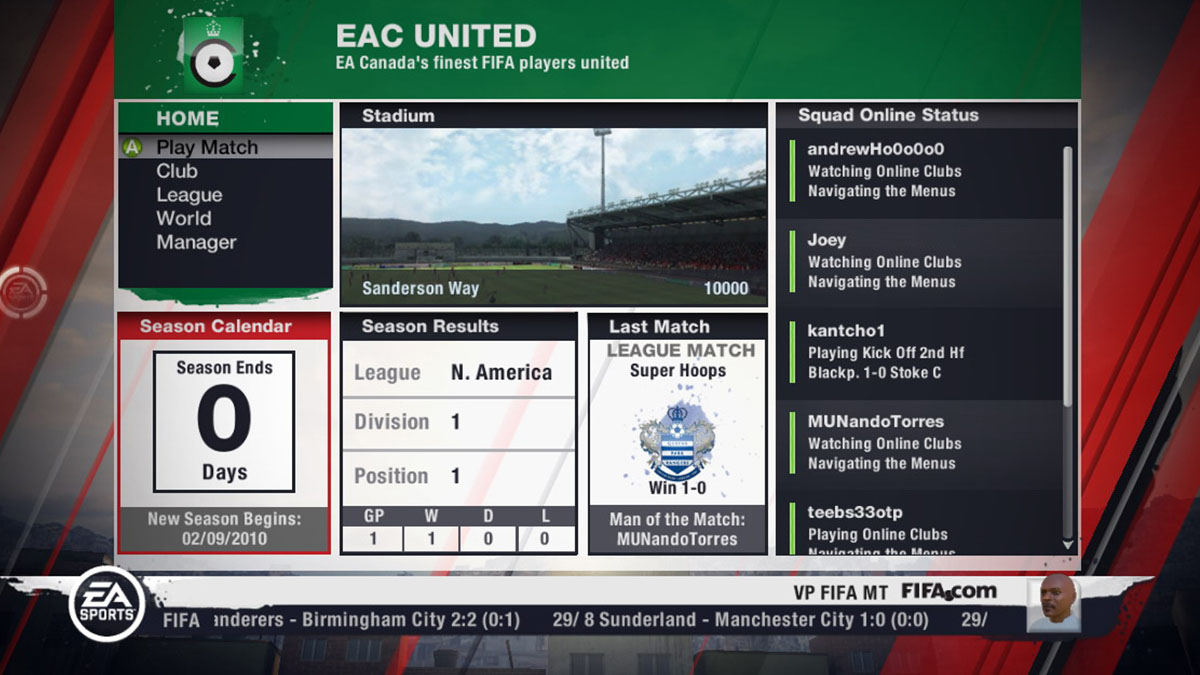Open the World menu entry
1200x675 pixels.
[184, 218]
